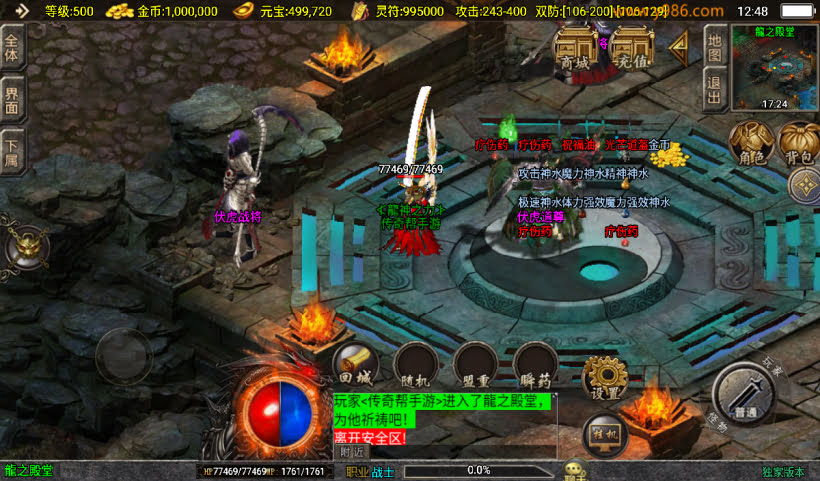Open the 充值 recharge icon

[x=633, y=50]
